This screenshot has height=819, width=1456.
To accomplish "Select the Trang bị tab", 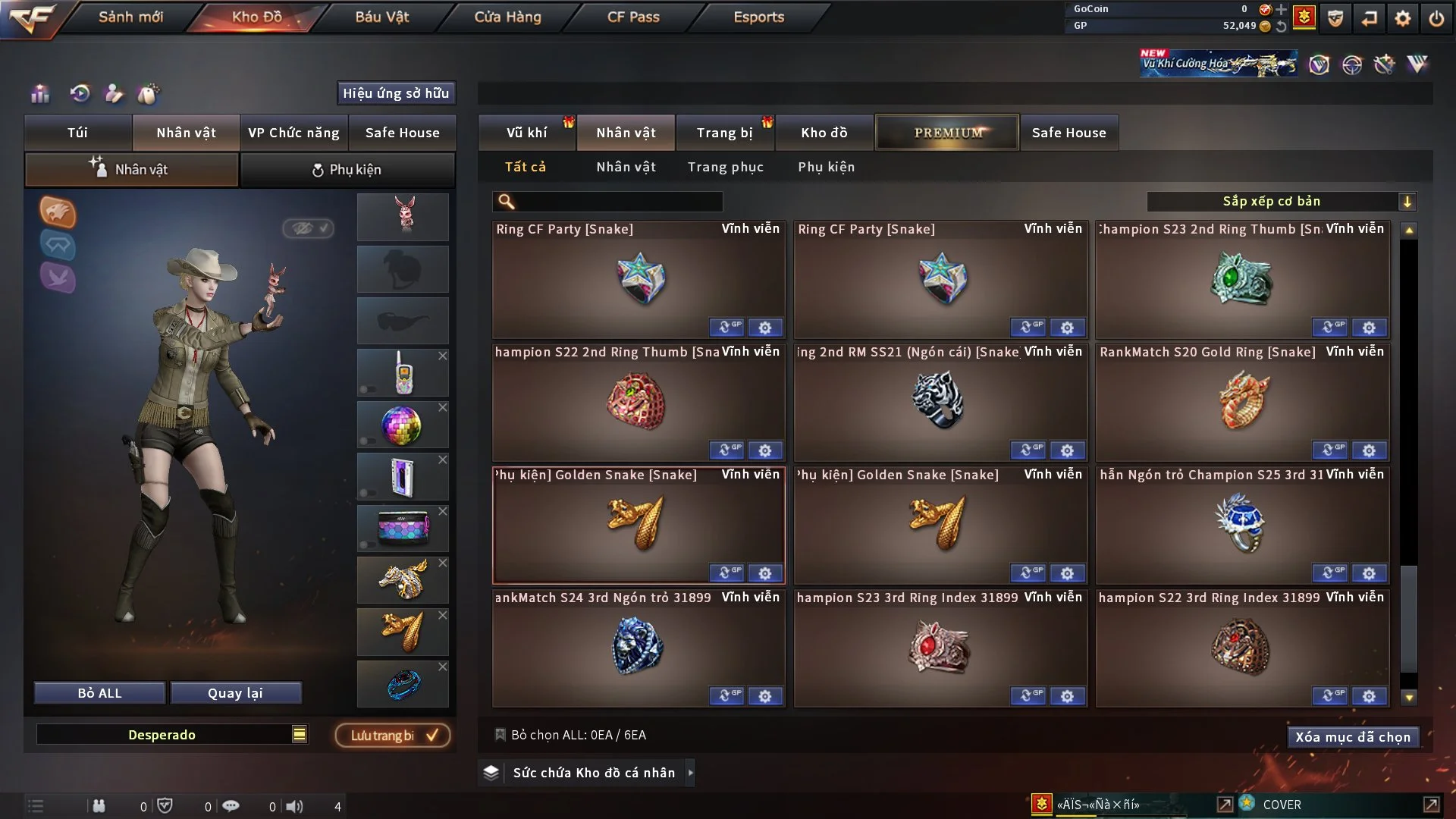I will click(x=724, y=133).
